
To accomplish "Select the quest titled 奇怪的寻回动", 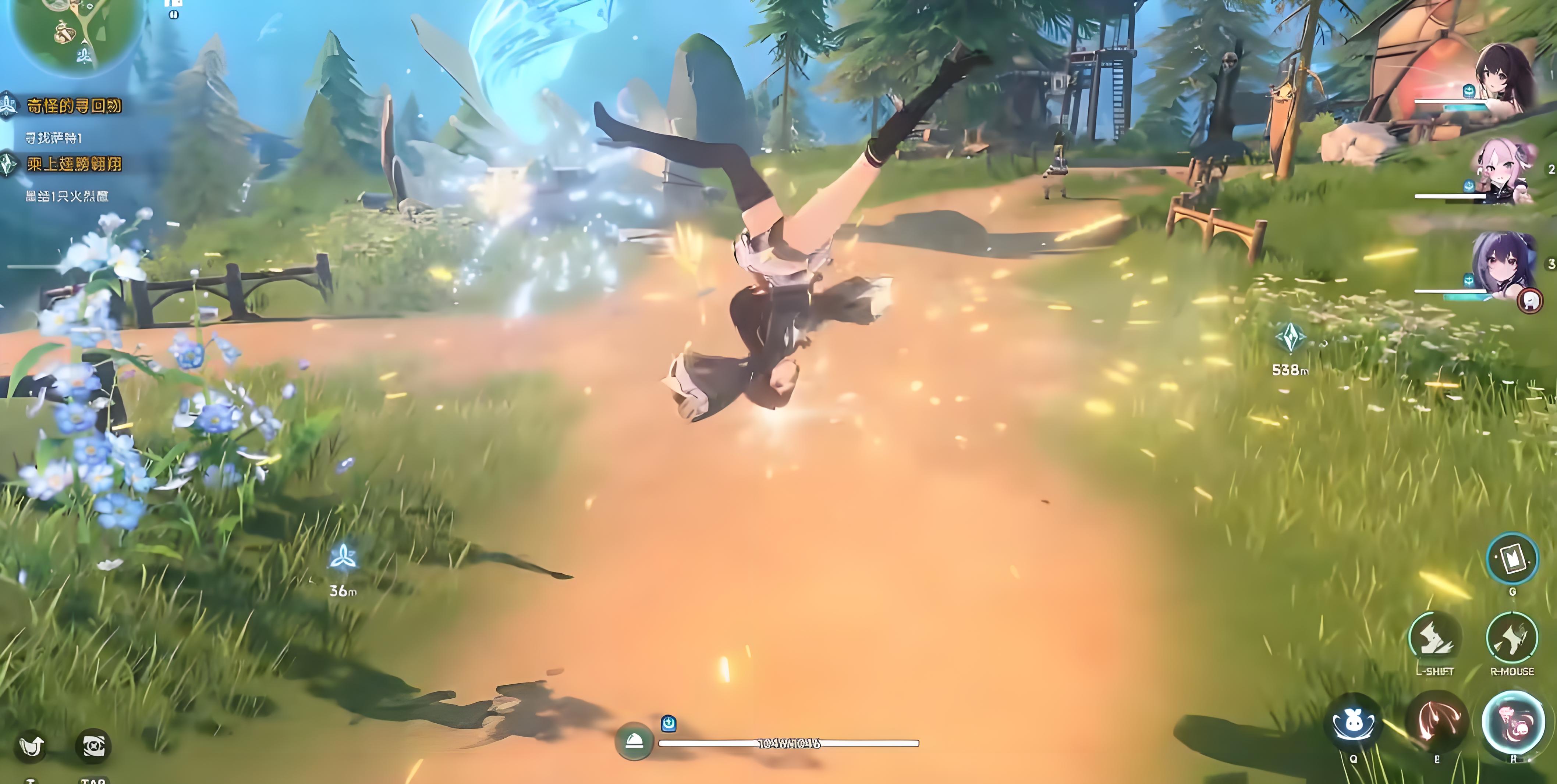I will pyautogui.click(x=74, y=106).
